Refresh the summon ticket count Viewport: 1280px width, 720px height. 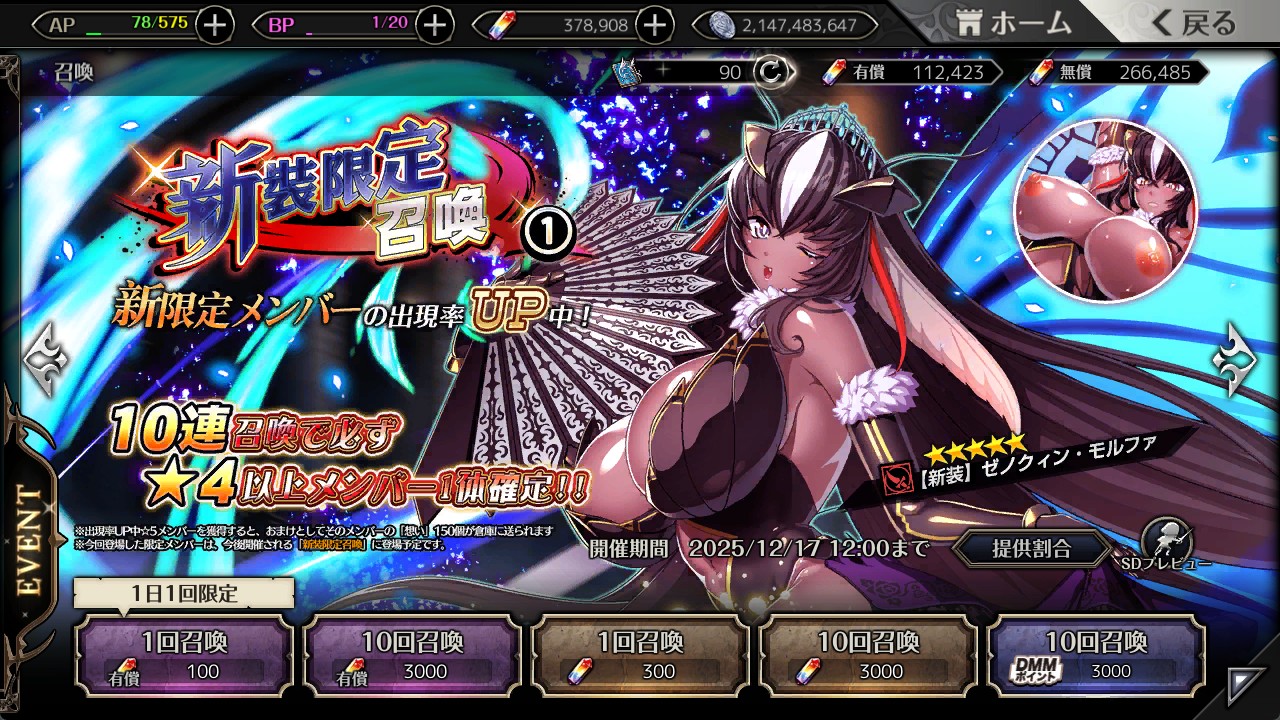770,72
